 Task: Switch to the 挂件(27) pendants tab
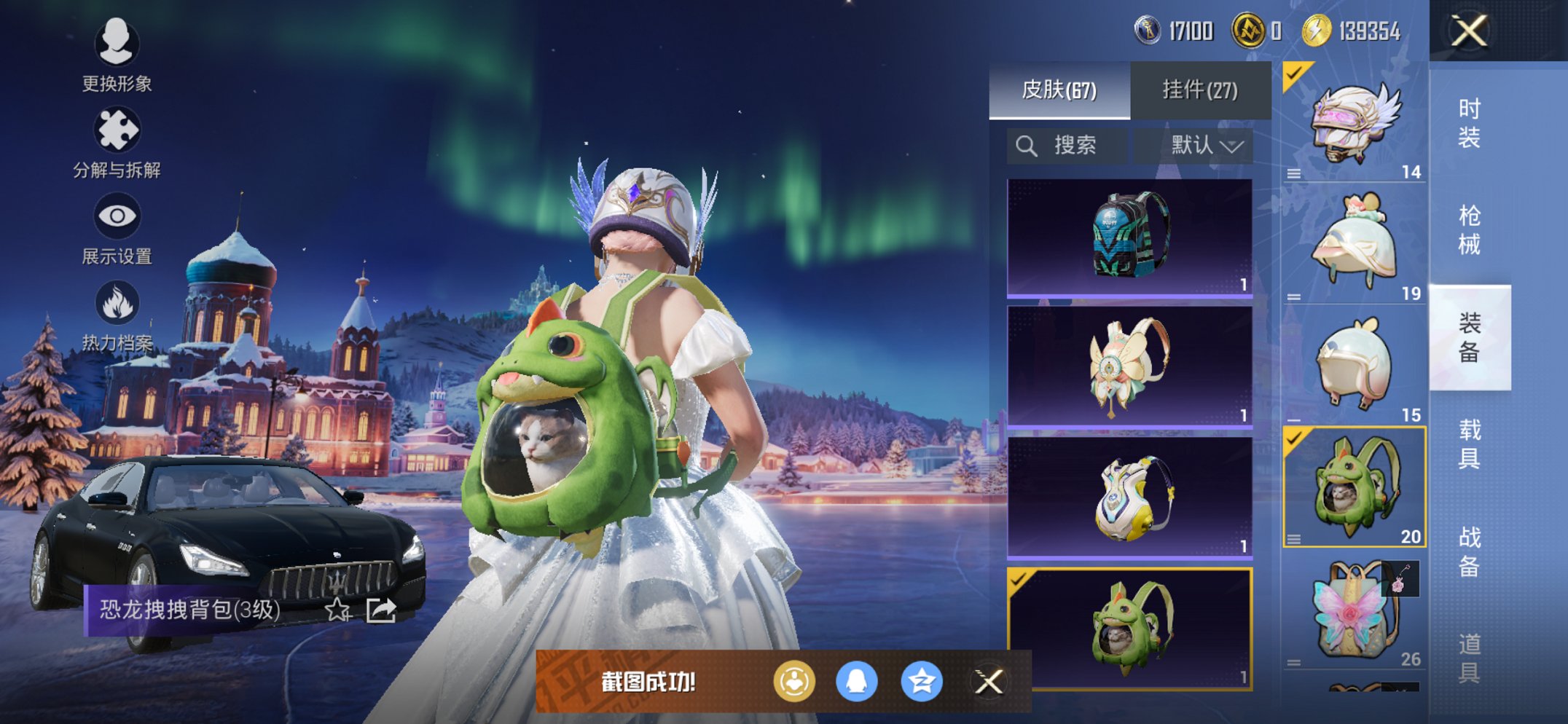coord(1199,90)
